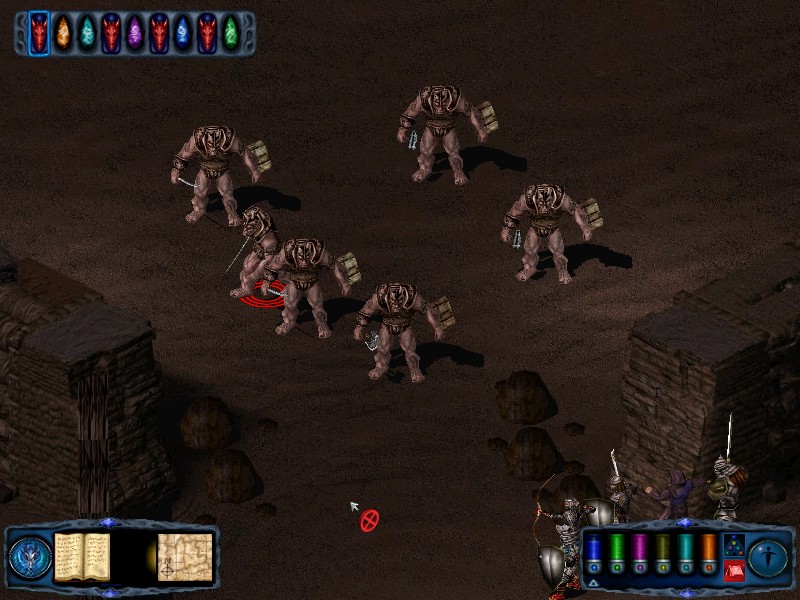Select the blue gem in turn bar

coord(183,33)
